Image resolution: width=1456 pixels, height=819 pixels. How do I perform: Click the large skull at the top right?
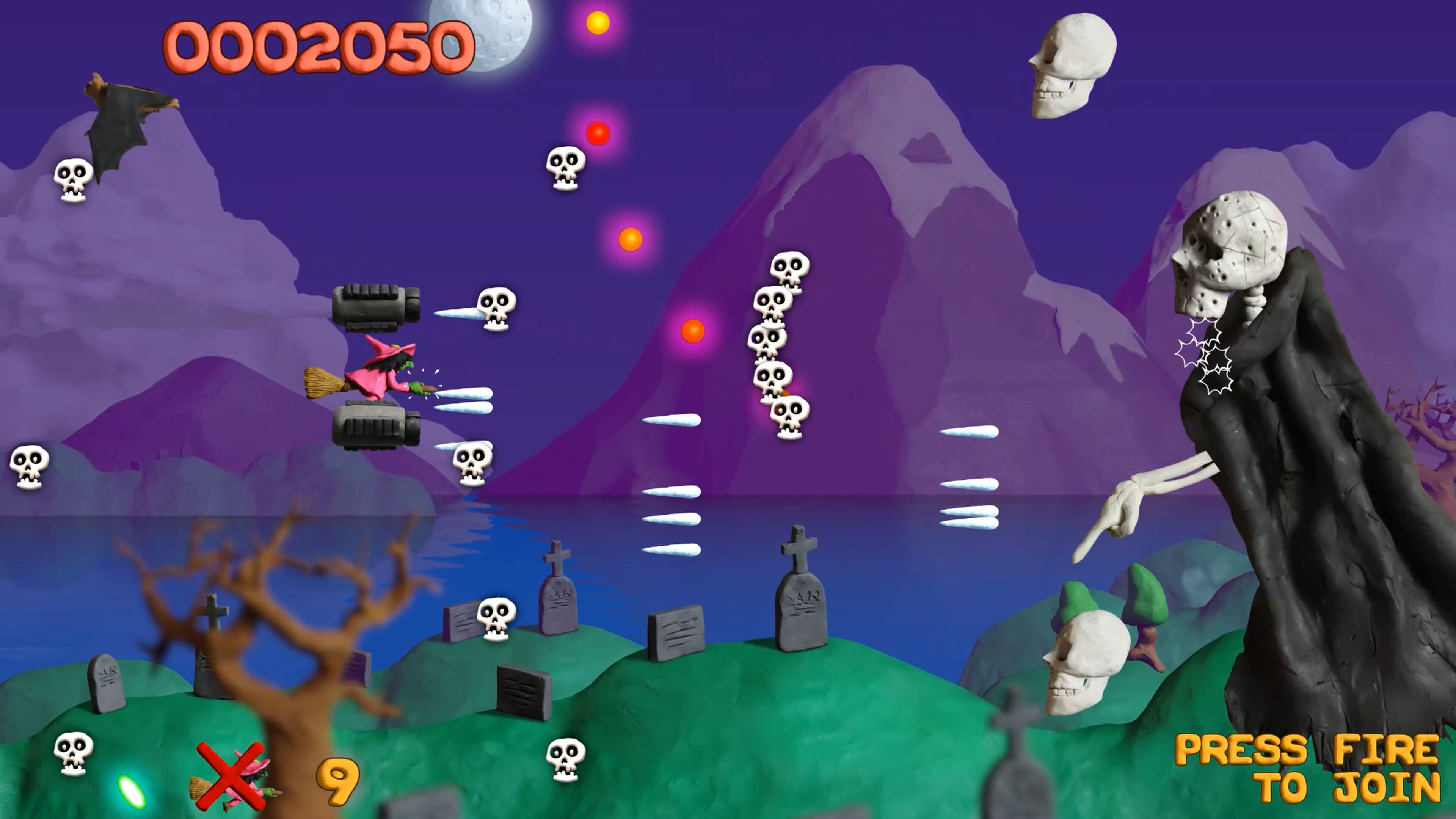[x=1074, y=68]
